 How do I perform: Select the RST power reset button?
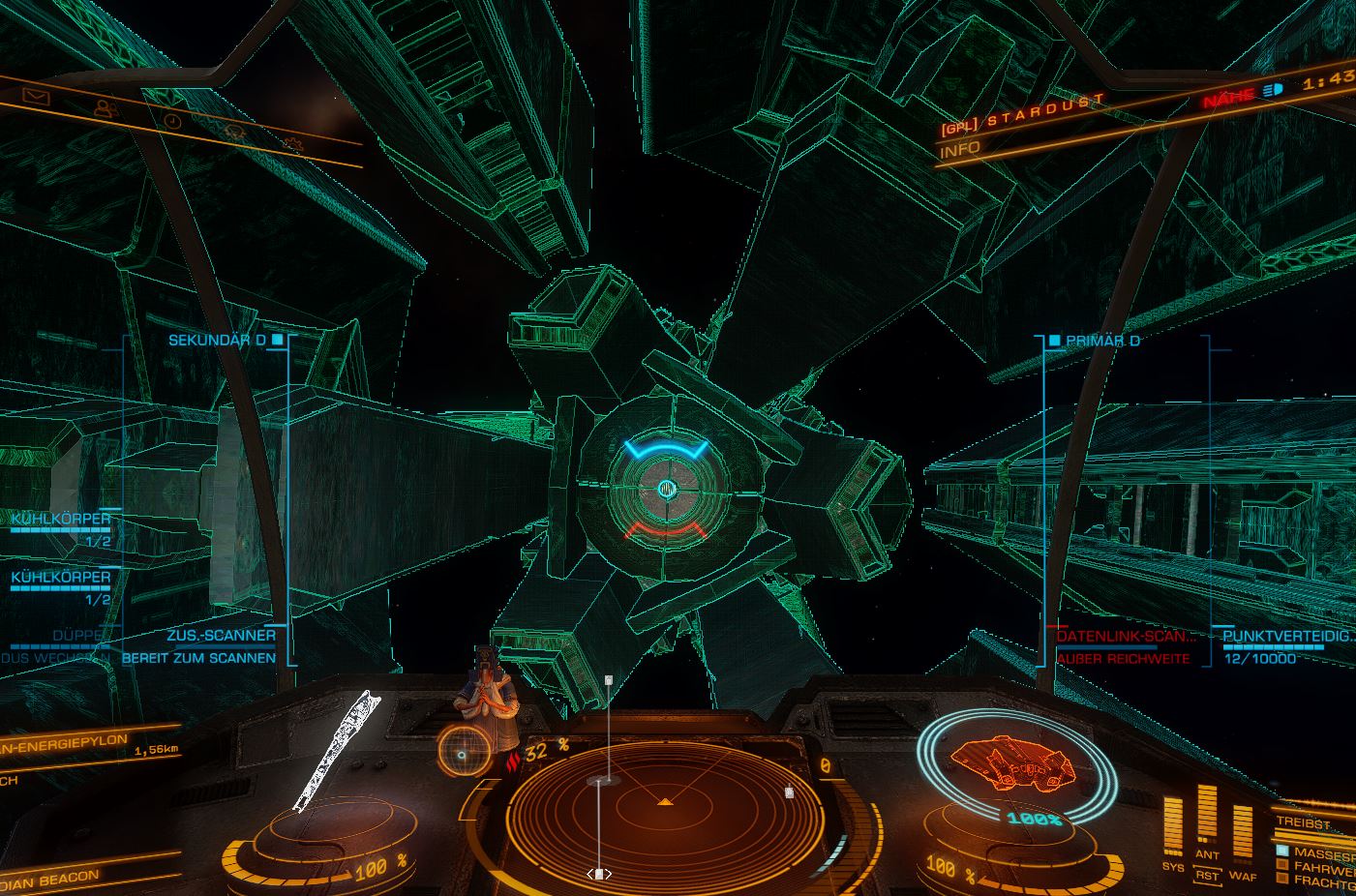[x=1206, y=876]
